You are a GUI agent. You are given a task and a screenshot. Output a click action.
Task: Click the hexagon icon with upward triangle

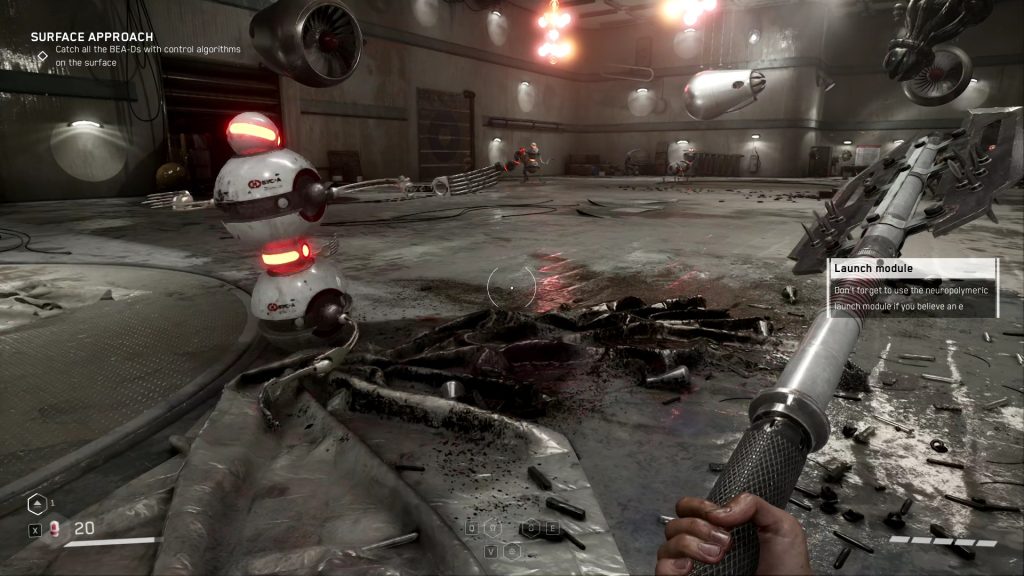[x=35, y=504]
